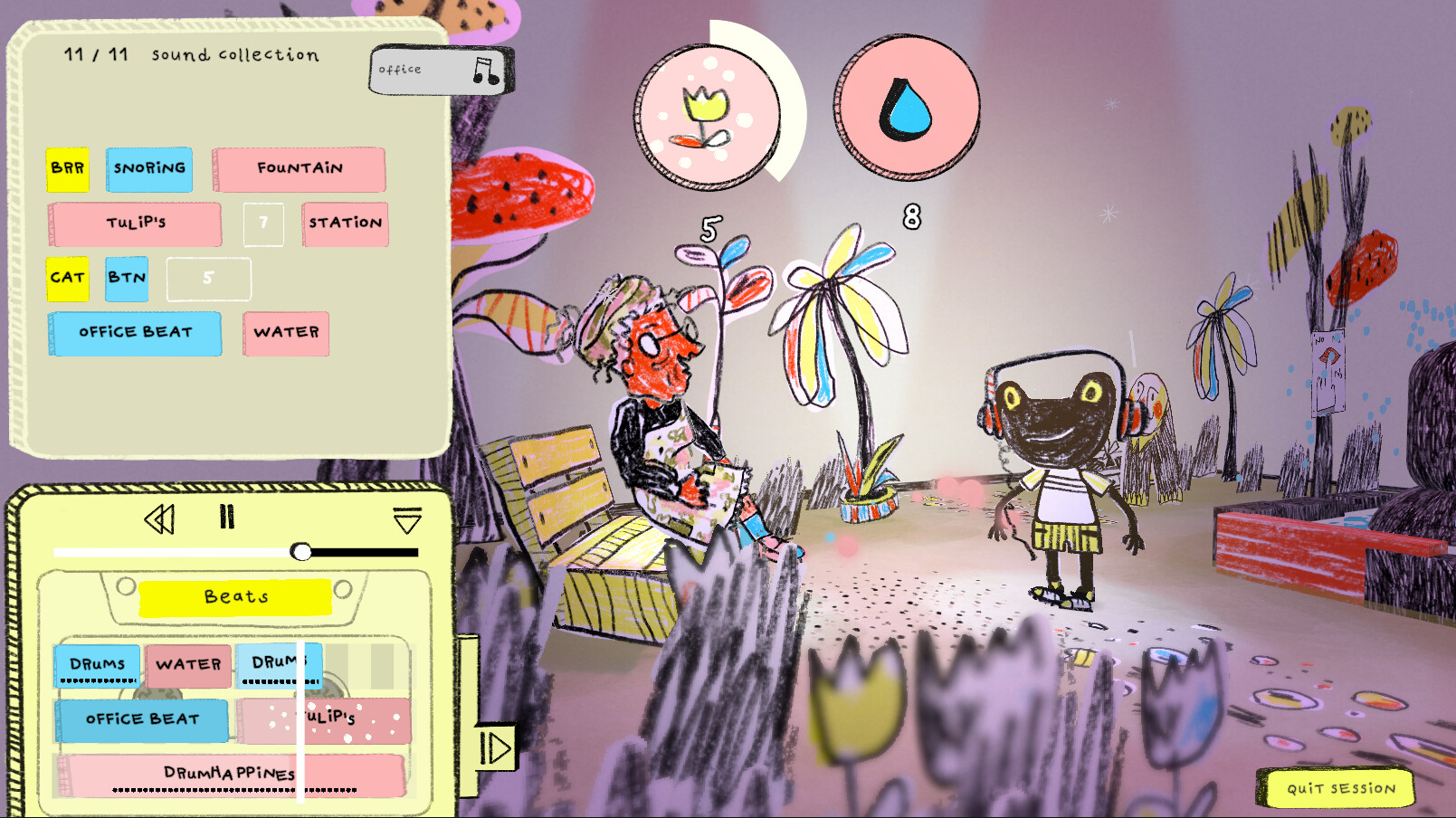This screenshot has height=818, width=1456.
Task: Open the office soundtrack selector
Action: tap(439, 71)
